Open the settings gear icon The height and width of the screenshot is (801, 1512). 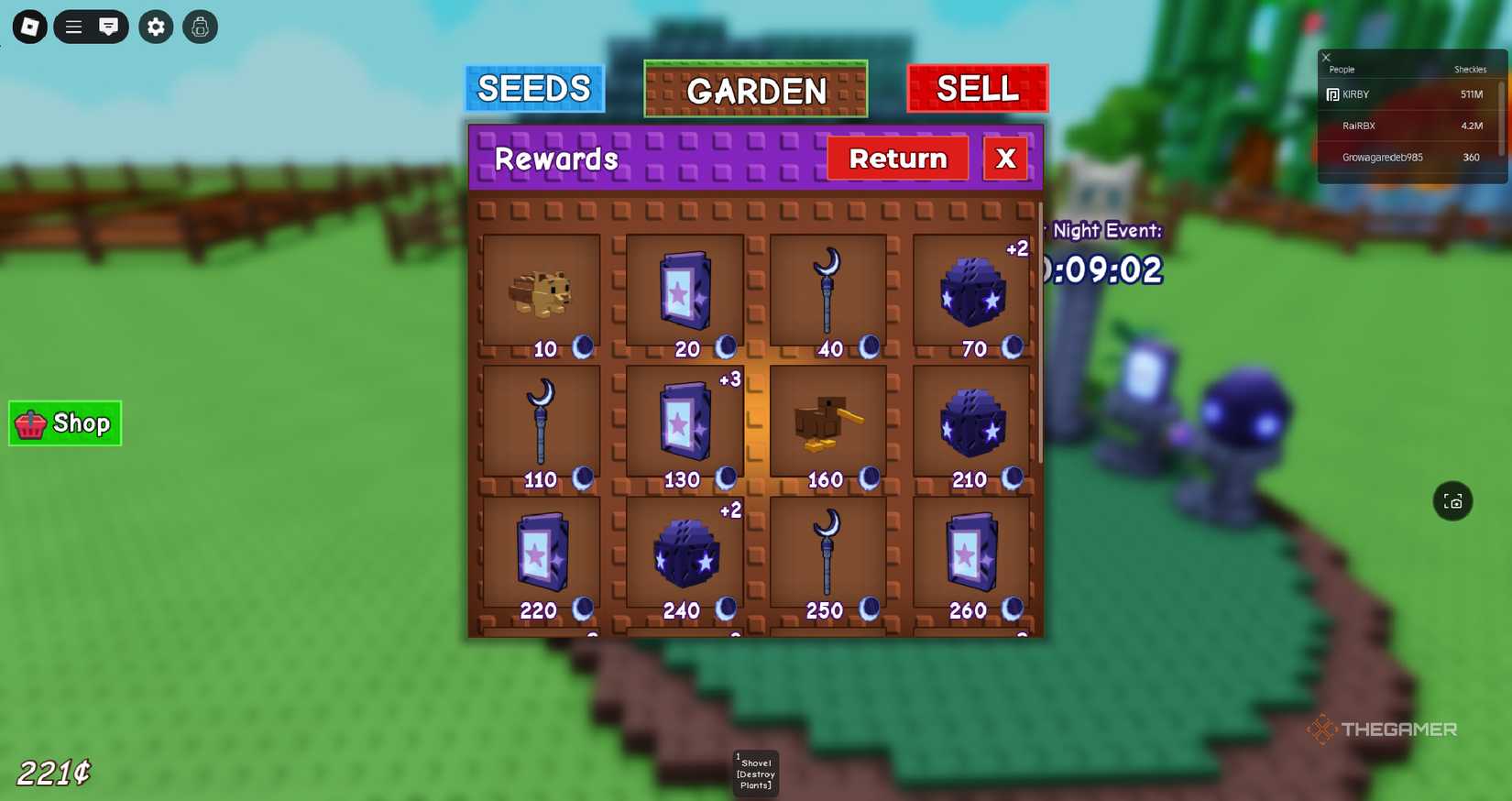(x=155, y=27)
